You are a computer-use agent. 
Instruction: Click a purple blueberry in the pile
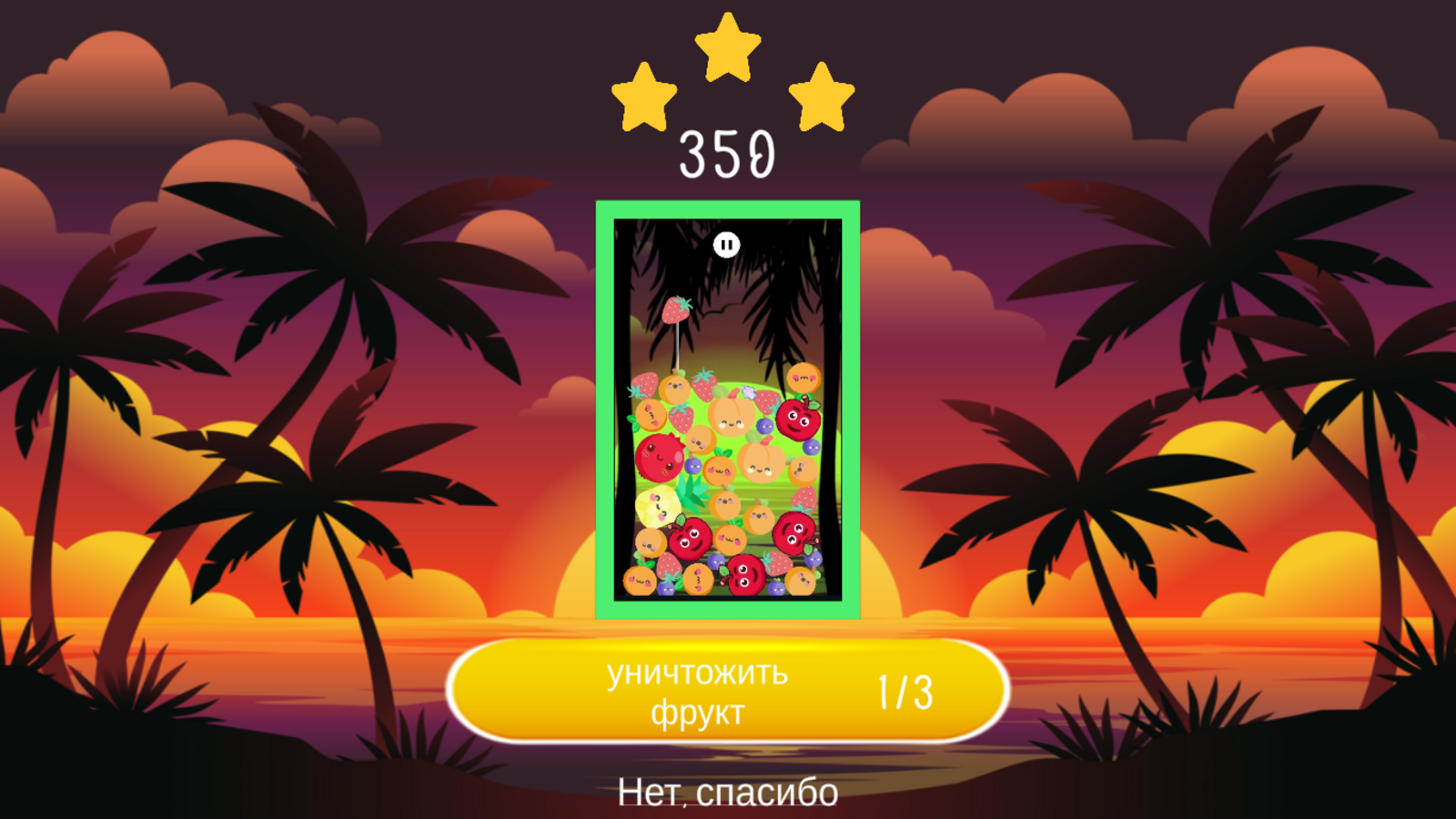(x=763, y=425)
